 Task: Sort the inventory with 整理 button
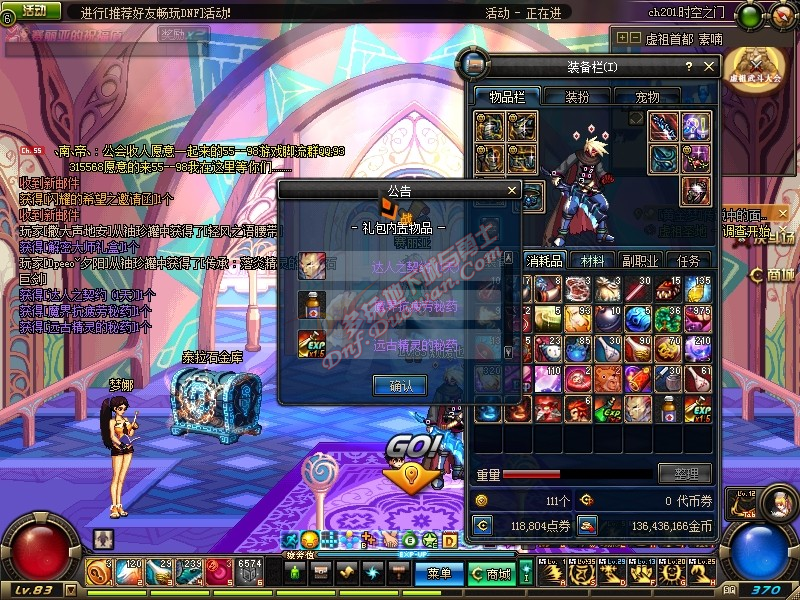click(x=685, y=474)
